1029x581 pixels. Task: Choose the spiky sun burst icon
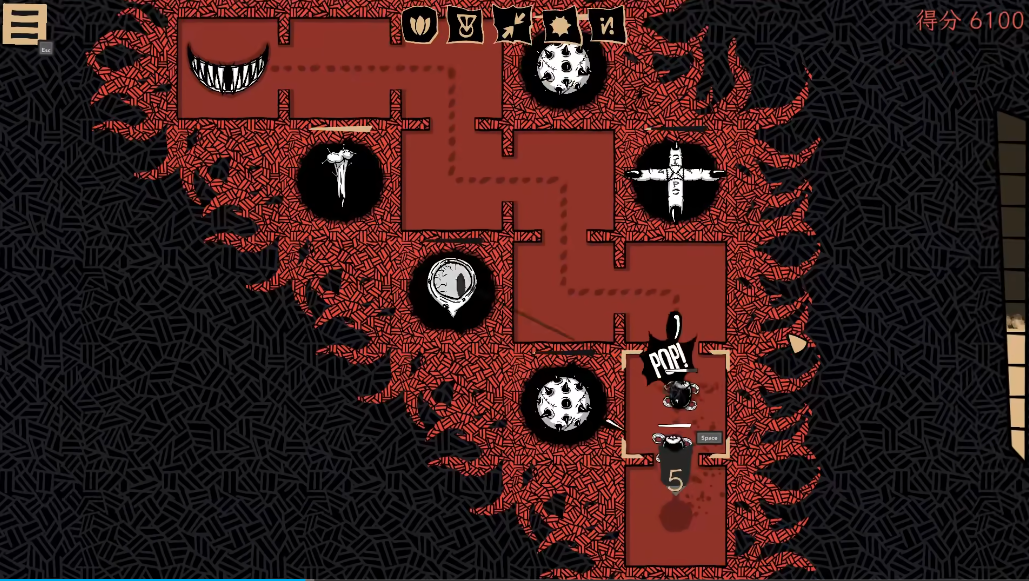pos(559,25)
